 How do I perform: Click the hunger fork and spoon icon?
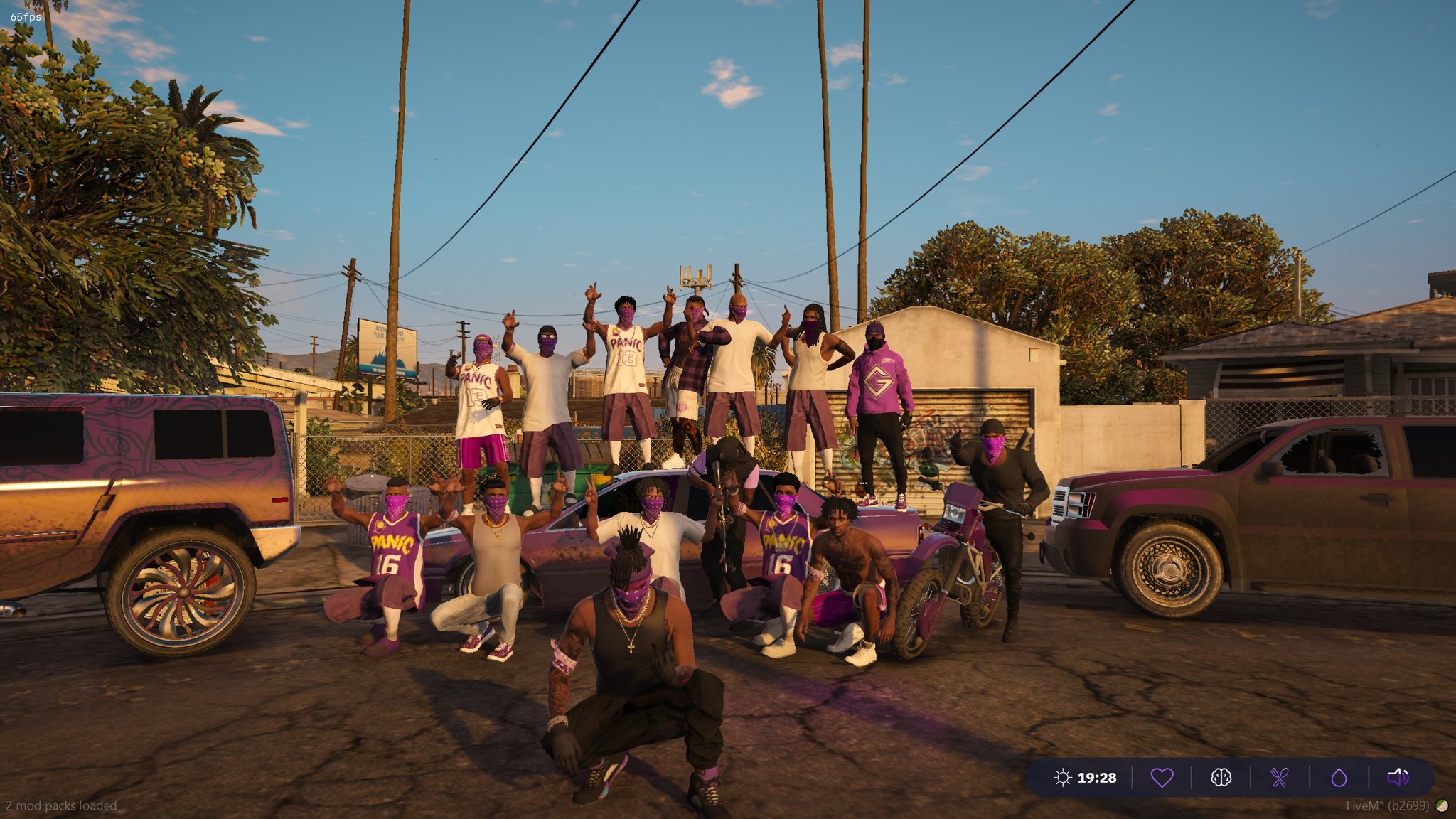pos(1280,778)
